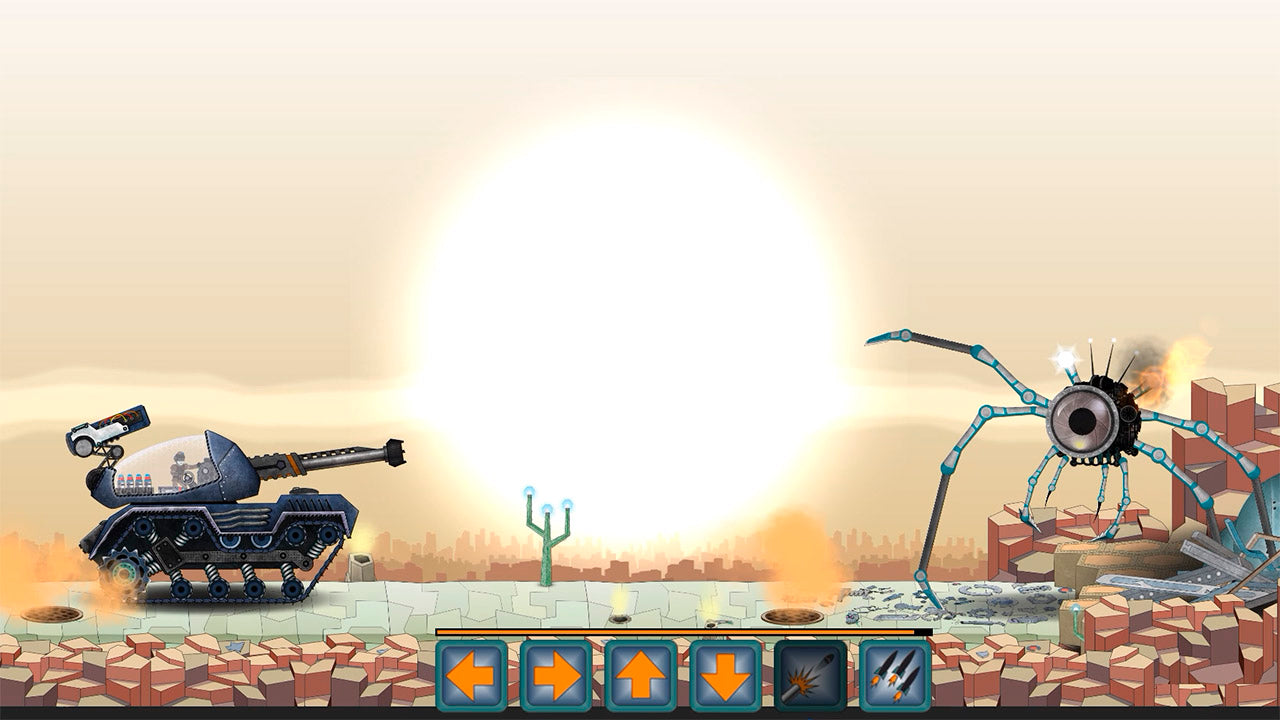Hit the down arrow button
Viewport: 1280px width, 720px height.
726,676
